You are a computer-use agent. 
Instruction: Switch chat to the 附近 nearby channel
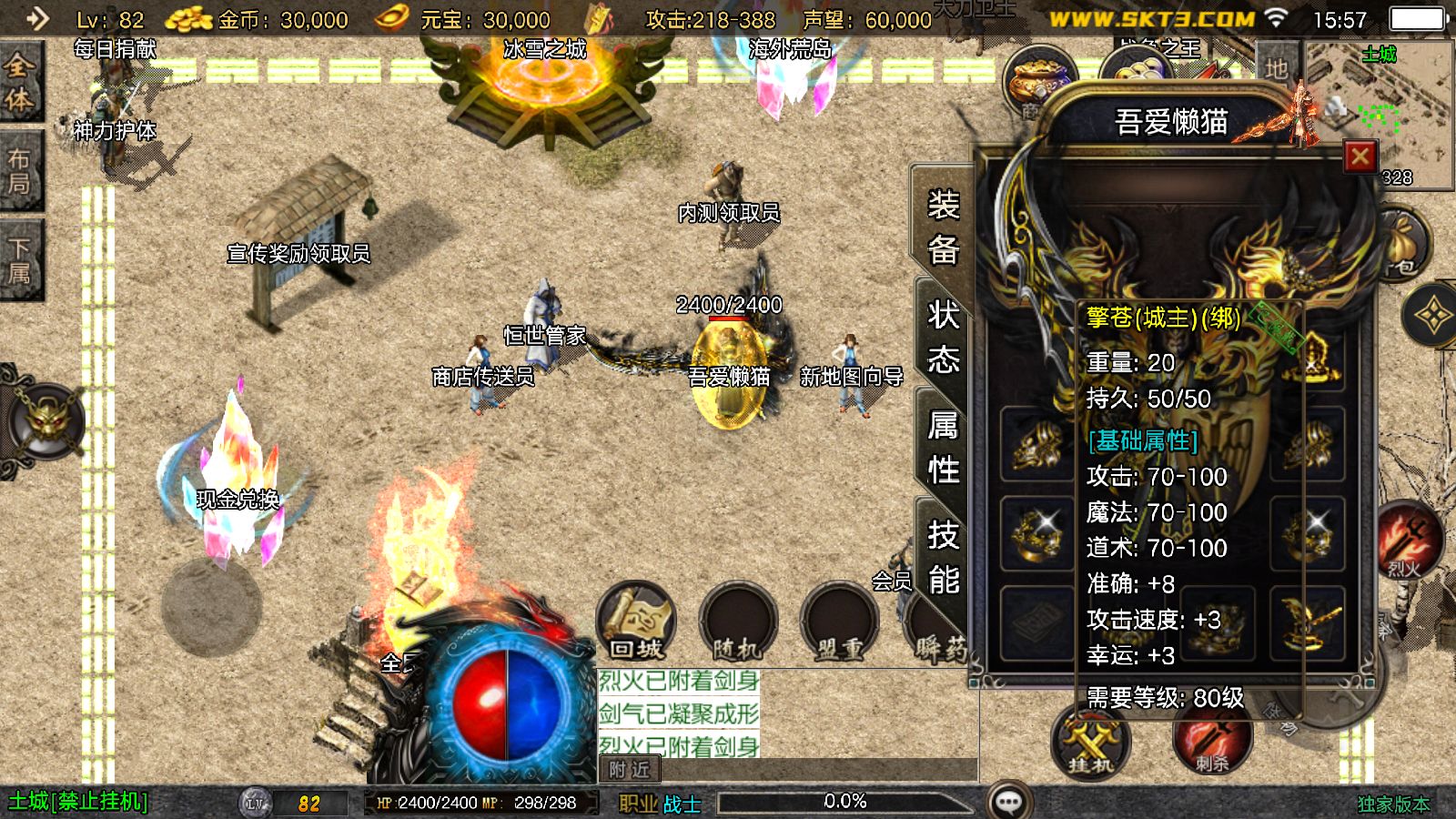point(630,770)
